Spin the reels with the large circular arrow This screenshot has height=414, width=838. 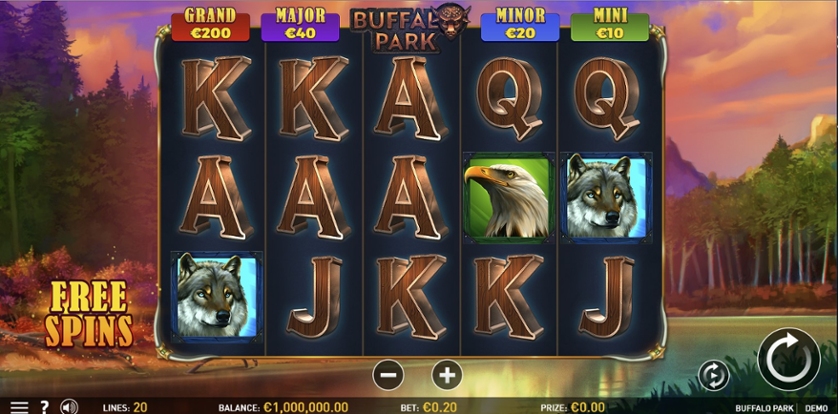788,359
